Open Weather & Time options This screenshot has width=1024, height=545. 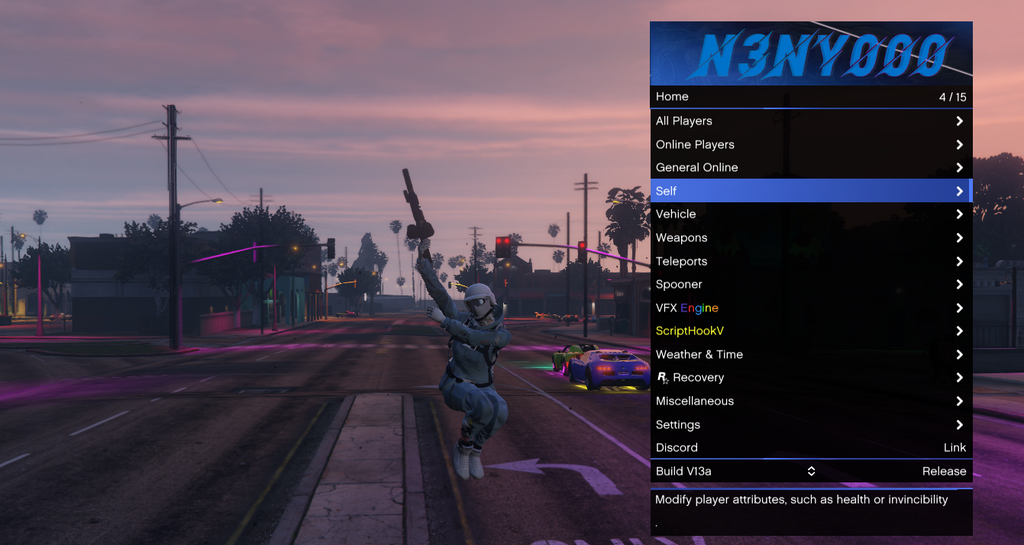(810, 354)
